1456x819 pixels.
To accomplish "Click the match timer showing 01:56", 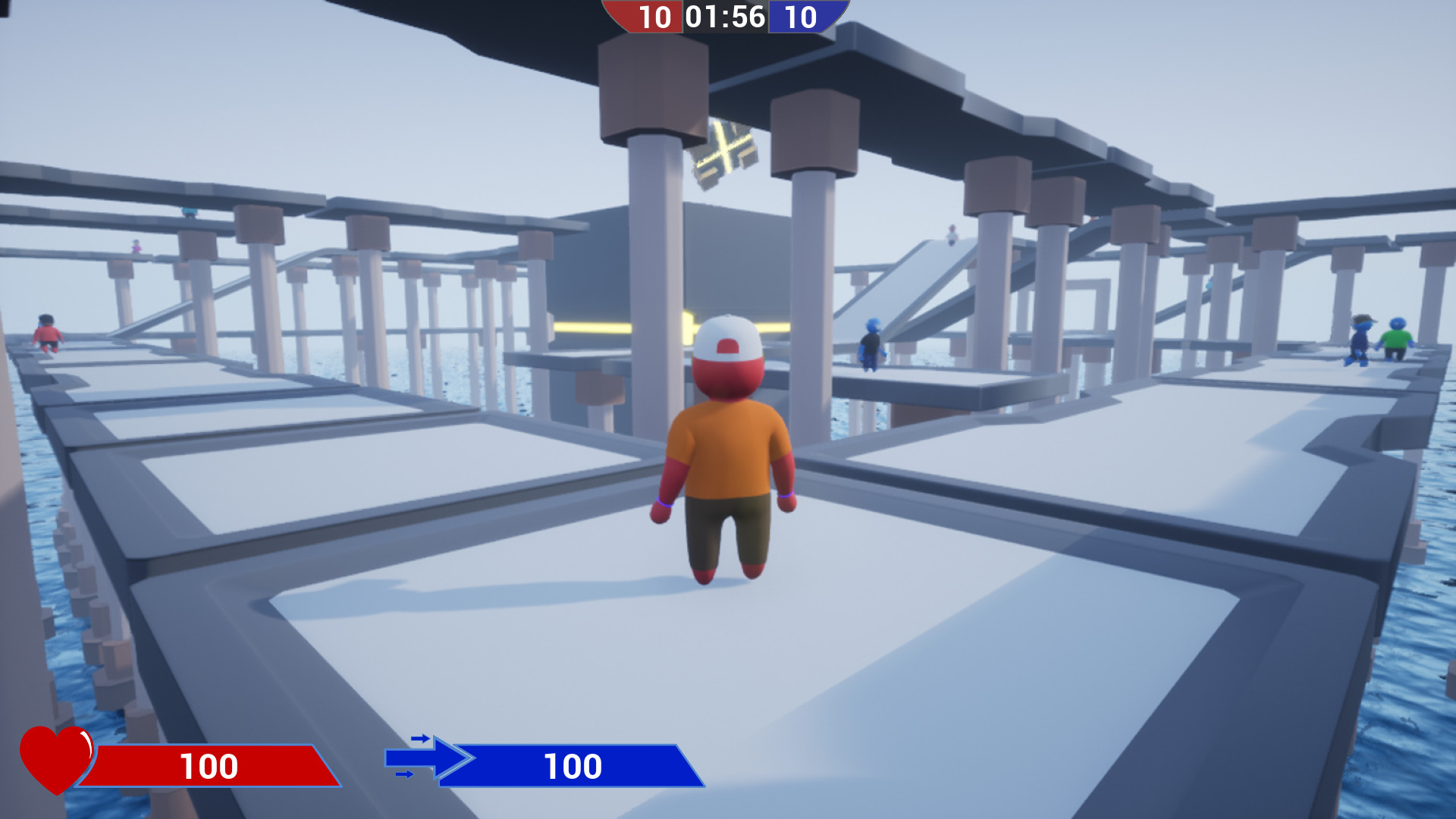I will point(726,17).
